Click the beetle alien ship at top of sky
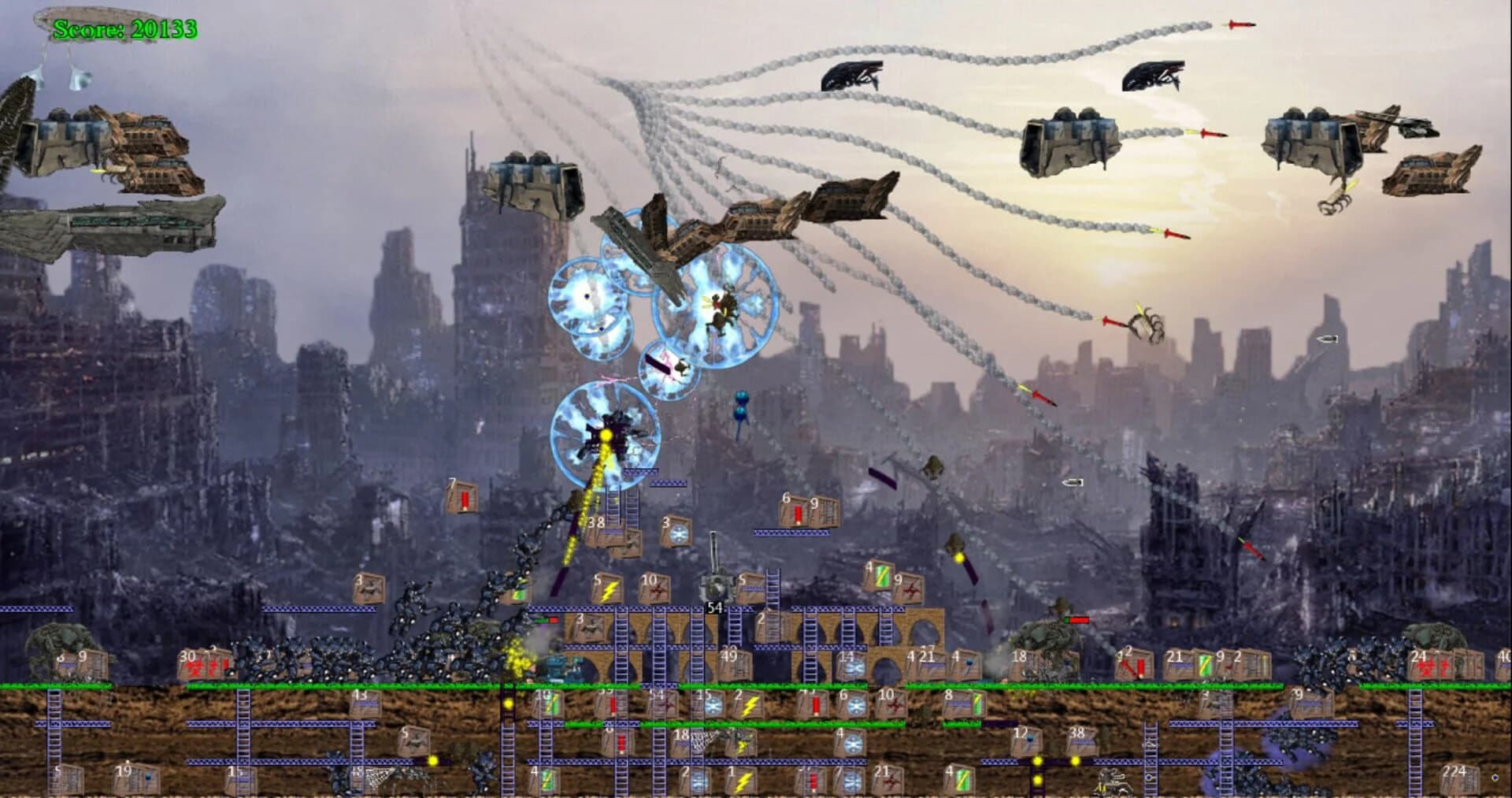The height and width of the screenshot is (798, 1512). pyautogui.click(x=850, y=75)
